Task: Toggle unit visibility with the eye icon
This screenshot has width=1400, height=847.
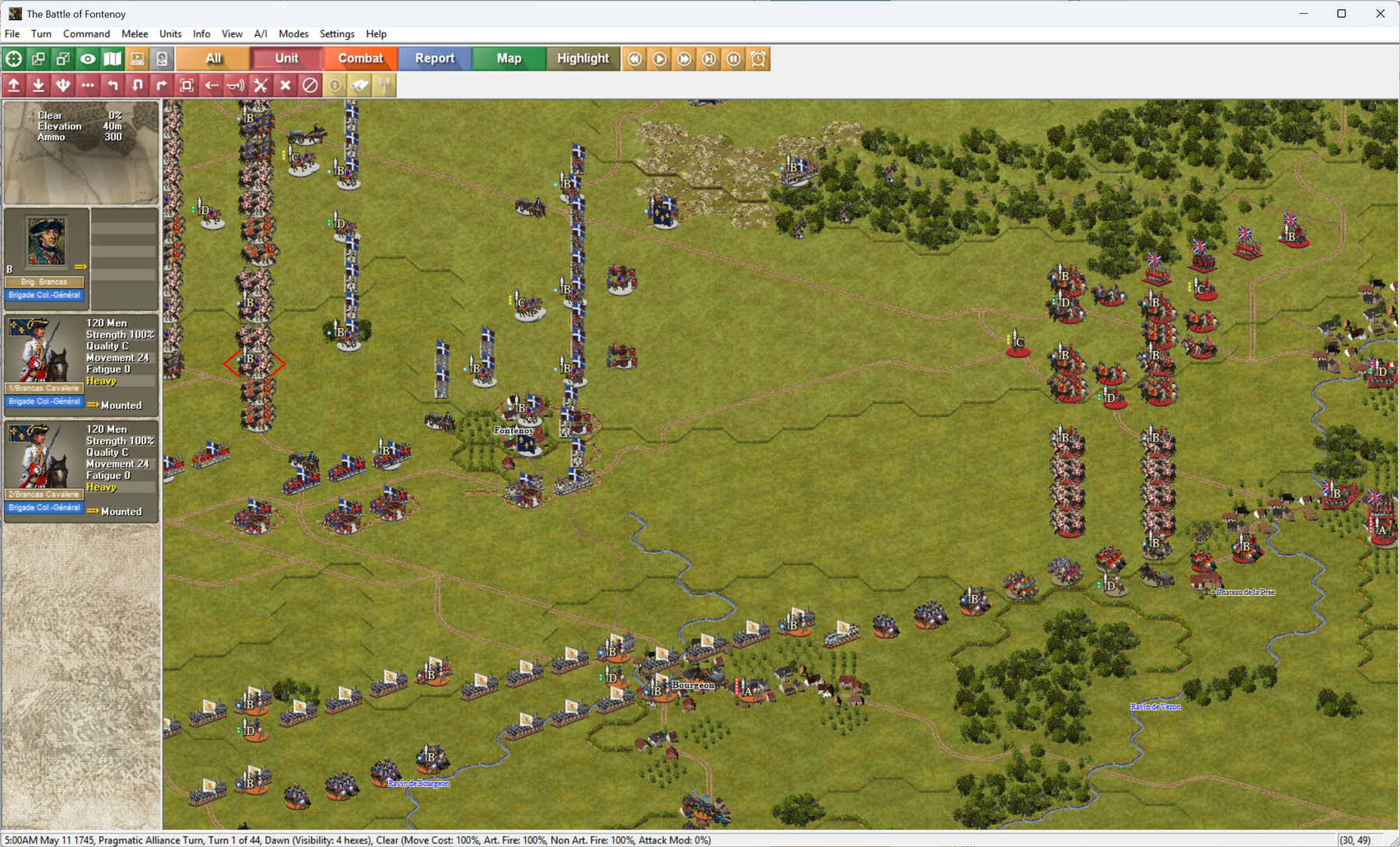Action: [x=87, y=58]
